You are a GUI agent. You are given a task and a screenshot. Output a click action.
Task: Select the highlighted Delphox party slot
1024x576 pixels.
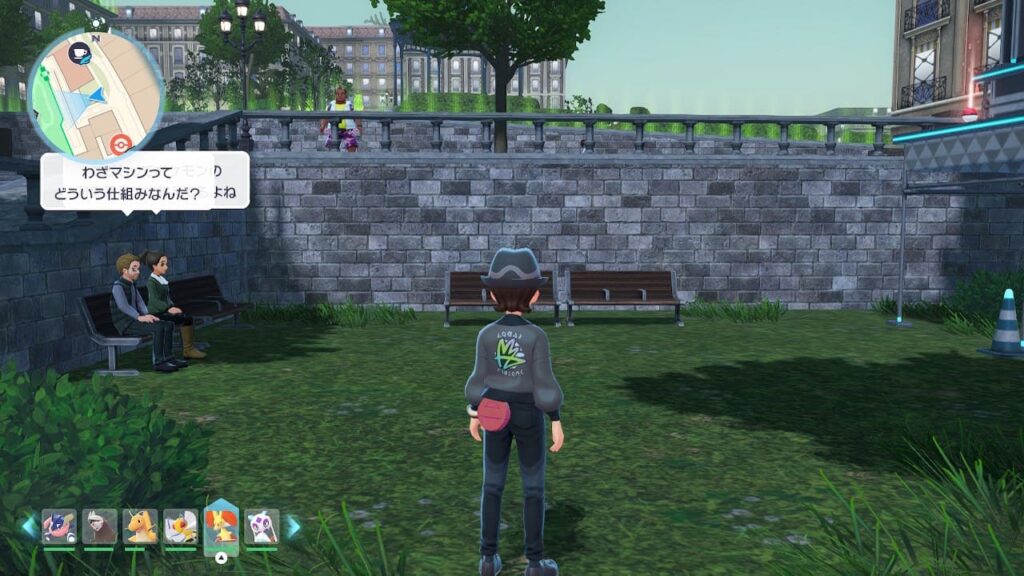(x=221, y=526)
